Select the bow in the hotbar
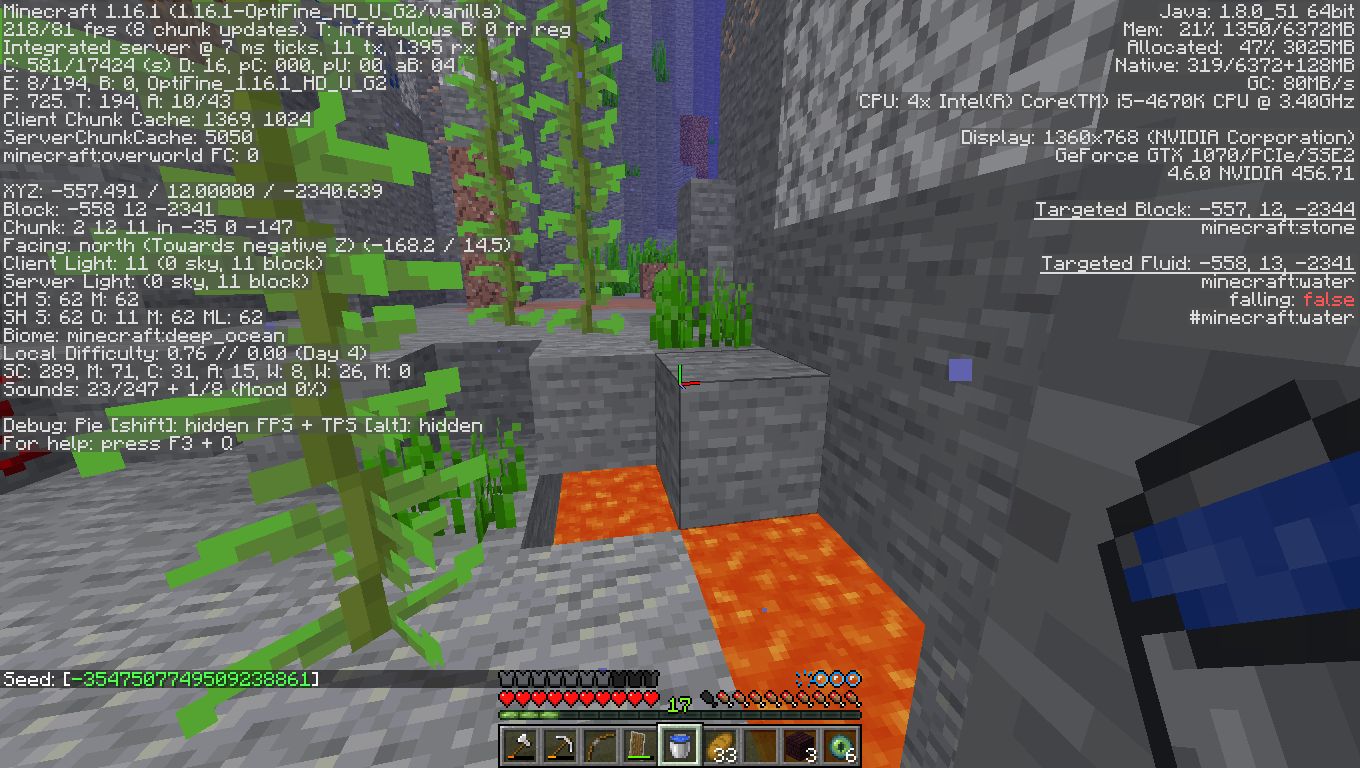 click(601, 745)
